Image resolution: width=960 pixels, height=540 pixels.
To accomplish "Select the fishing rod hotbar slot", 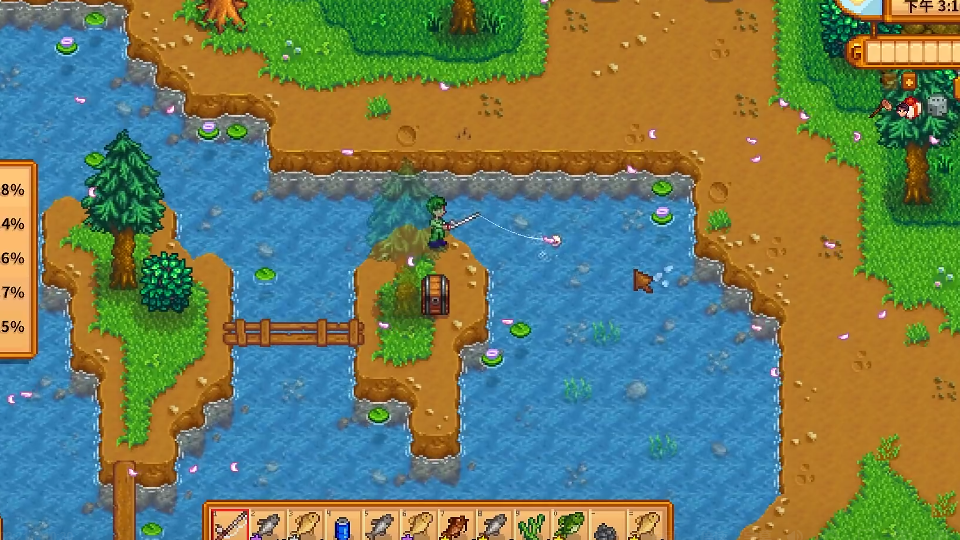I will pos(229,526).
